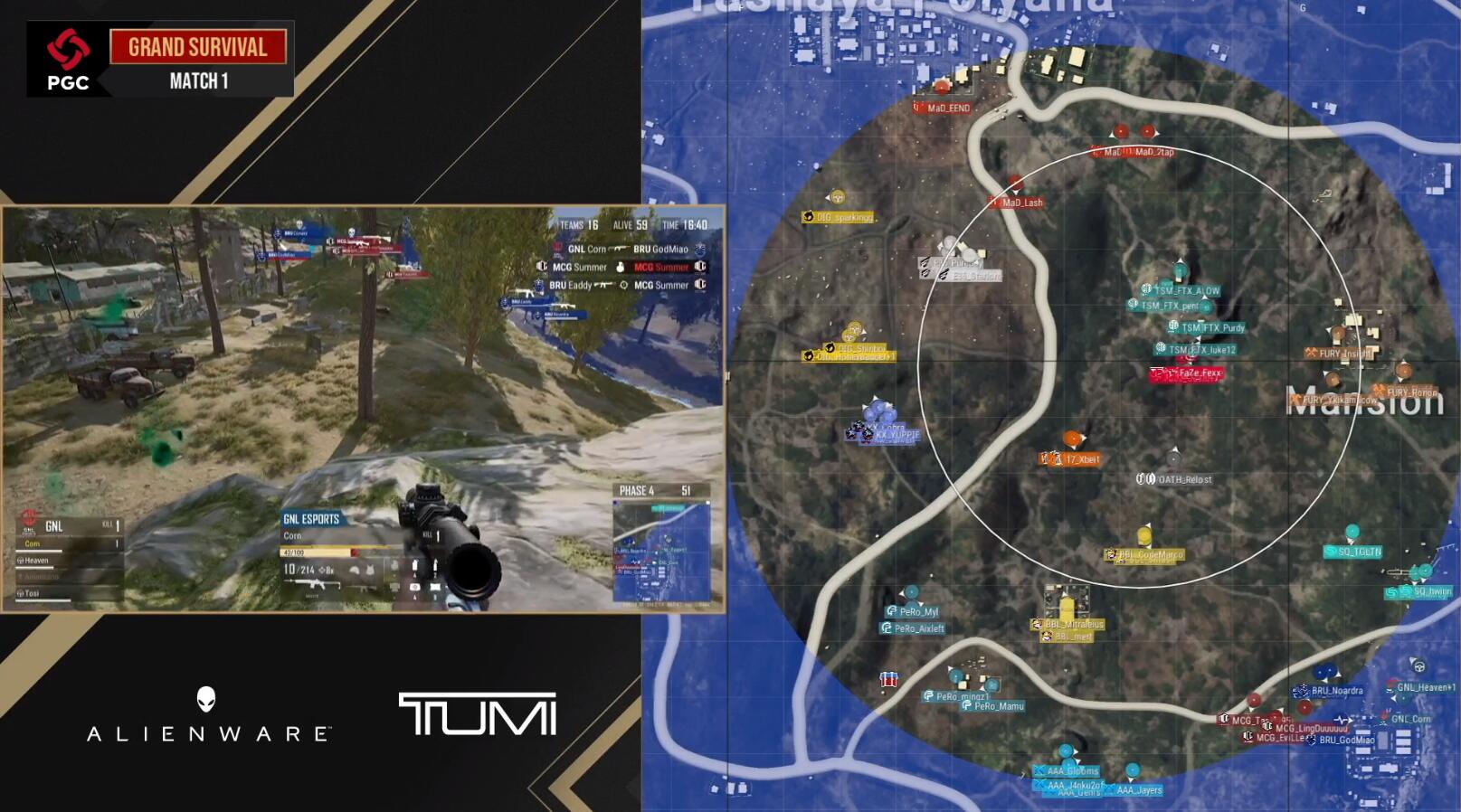Click the KX_YUPPIE player label
The image size is (1461, 812).
(x=896, y=435)
